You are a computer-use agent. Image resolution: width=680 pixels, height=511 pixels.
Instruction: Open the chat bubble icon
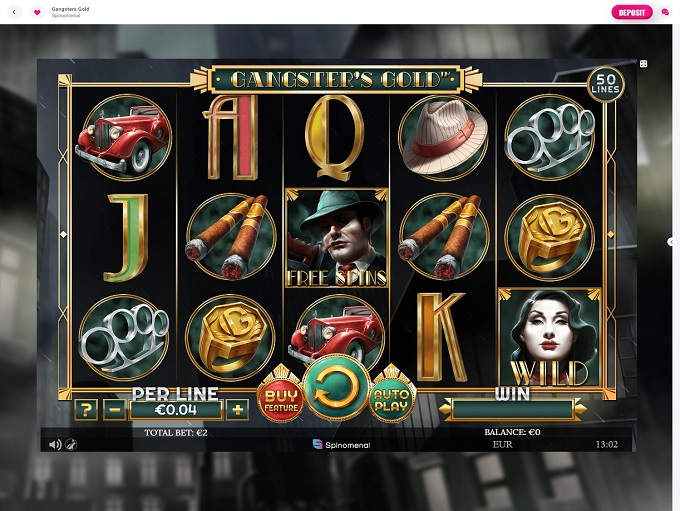point(665,12)
